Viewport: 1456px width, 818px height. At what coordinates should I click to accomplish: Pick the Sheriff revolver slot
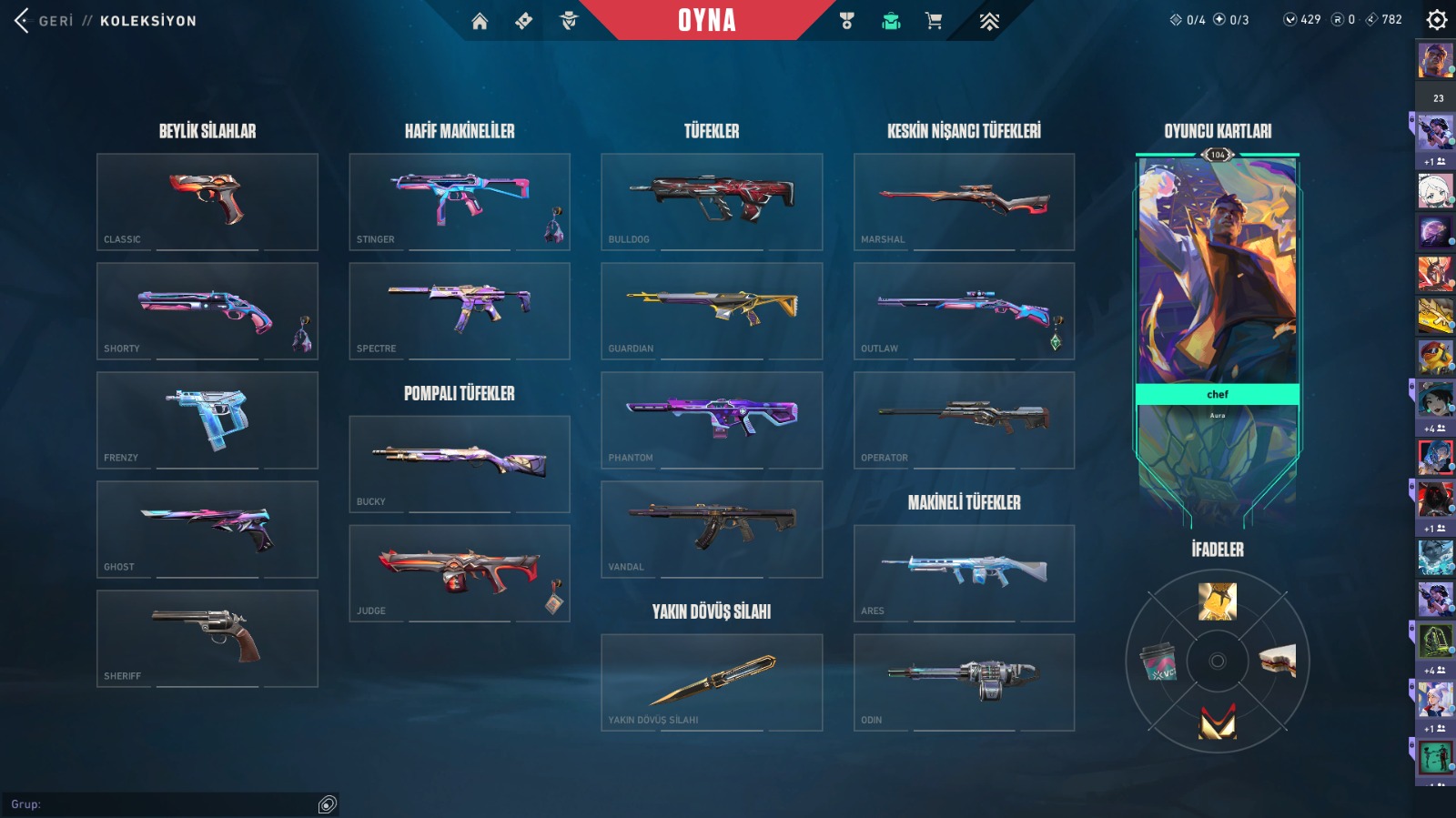click(207, 638)
